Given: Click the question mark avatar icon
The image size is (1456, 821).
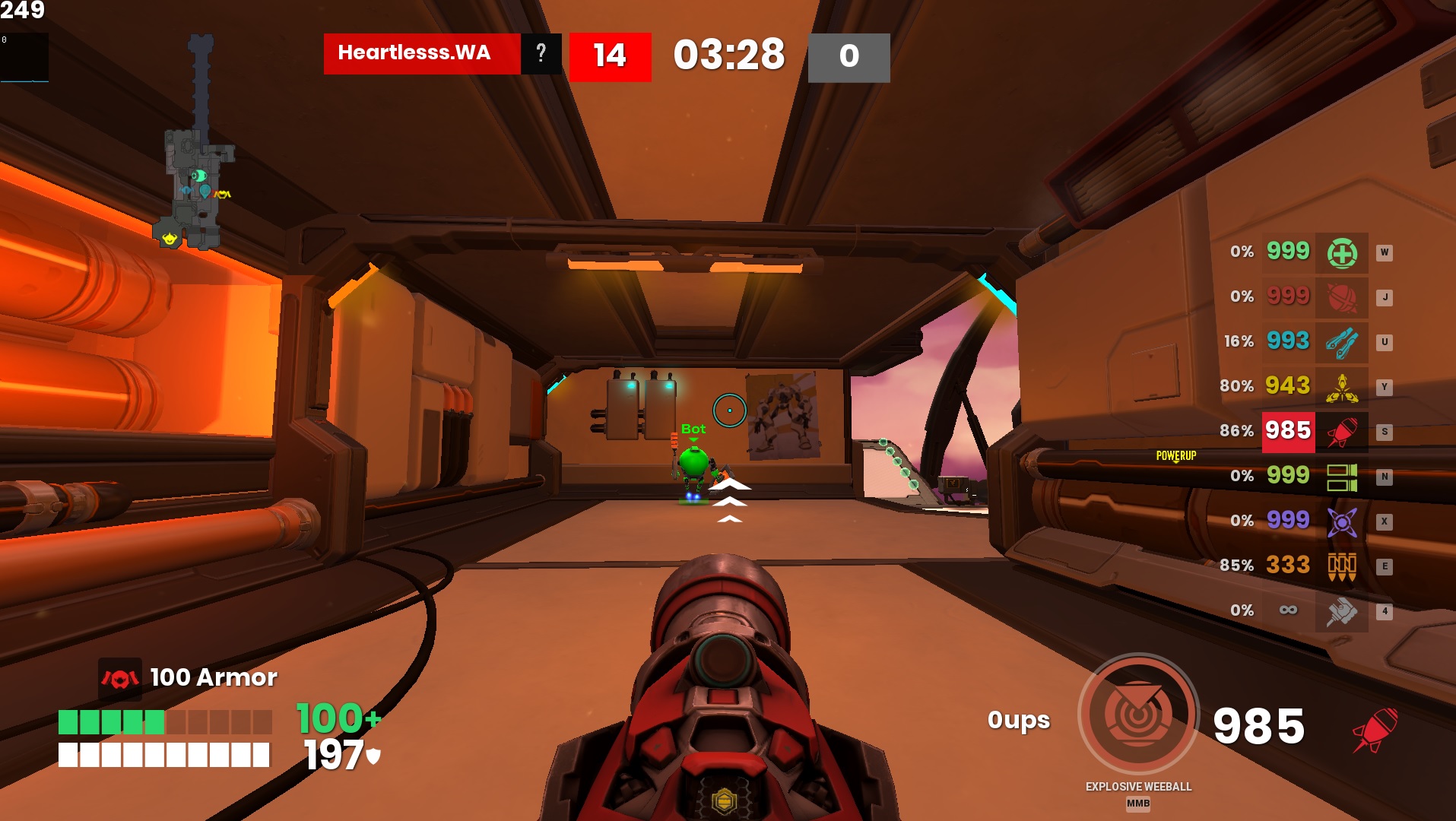Looking at the screenshot, I should pyautogui.click(x=541, y=53).
